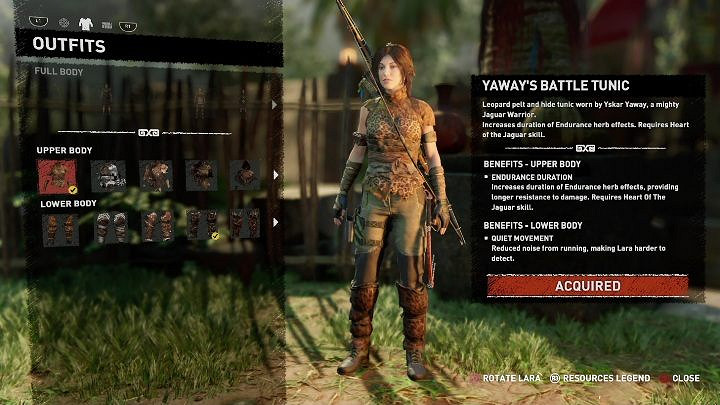This screenshot has height=405, width=720.
Task: Show more upper body outfits with arrow
Action: pos(276,176)
